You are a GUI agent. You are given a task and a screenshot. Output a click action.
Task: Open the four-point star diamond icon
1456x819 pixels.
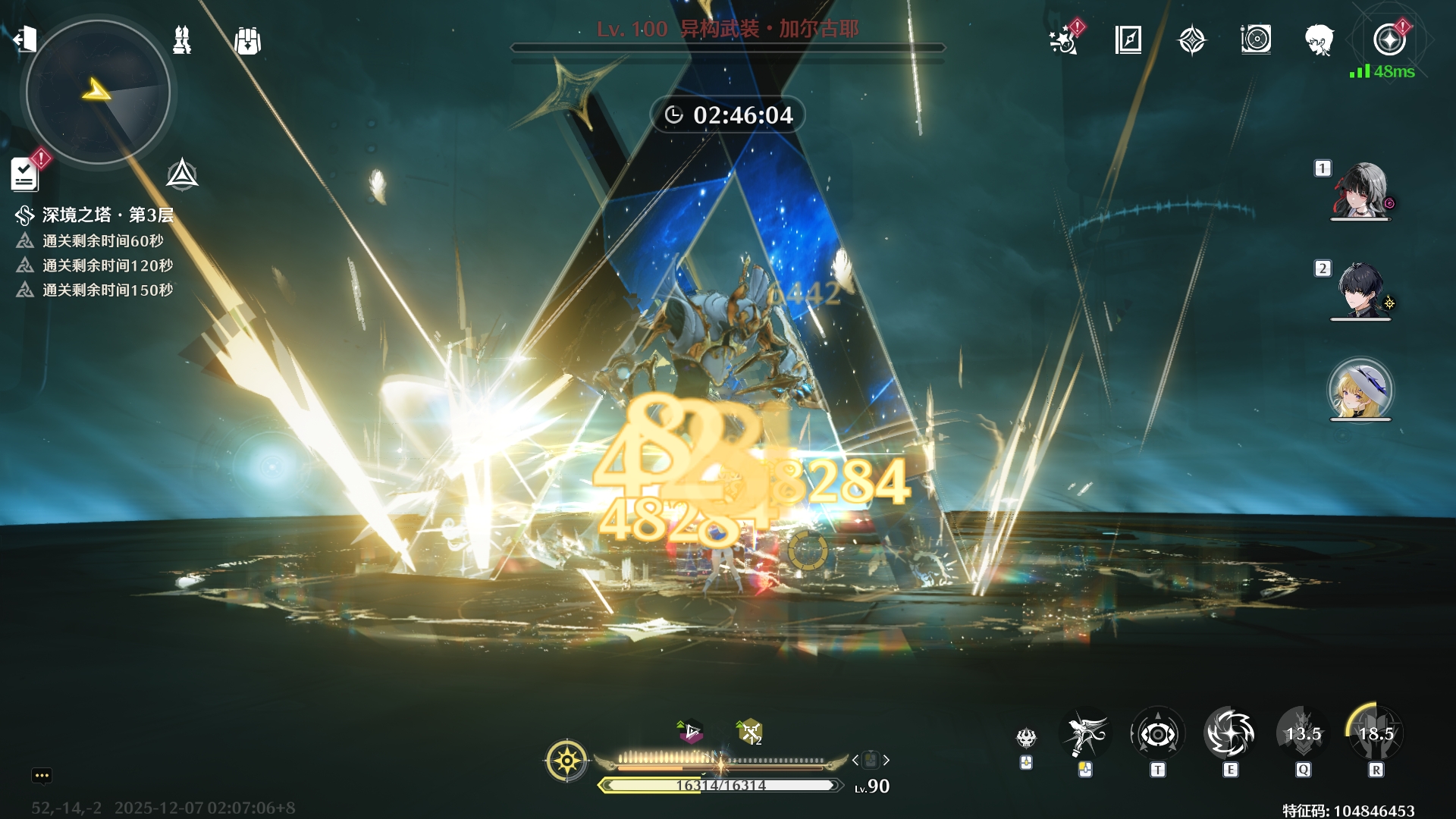tap(1192, 39)
